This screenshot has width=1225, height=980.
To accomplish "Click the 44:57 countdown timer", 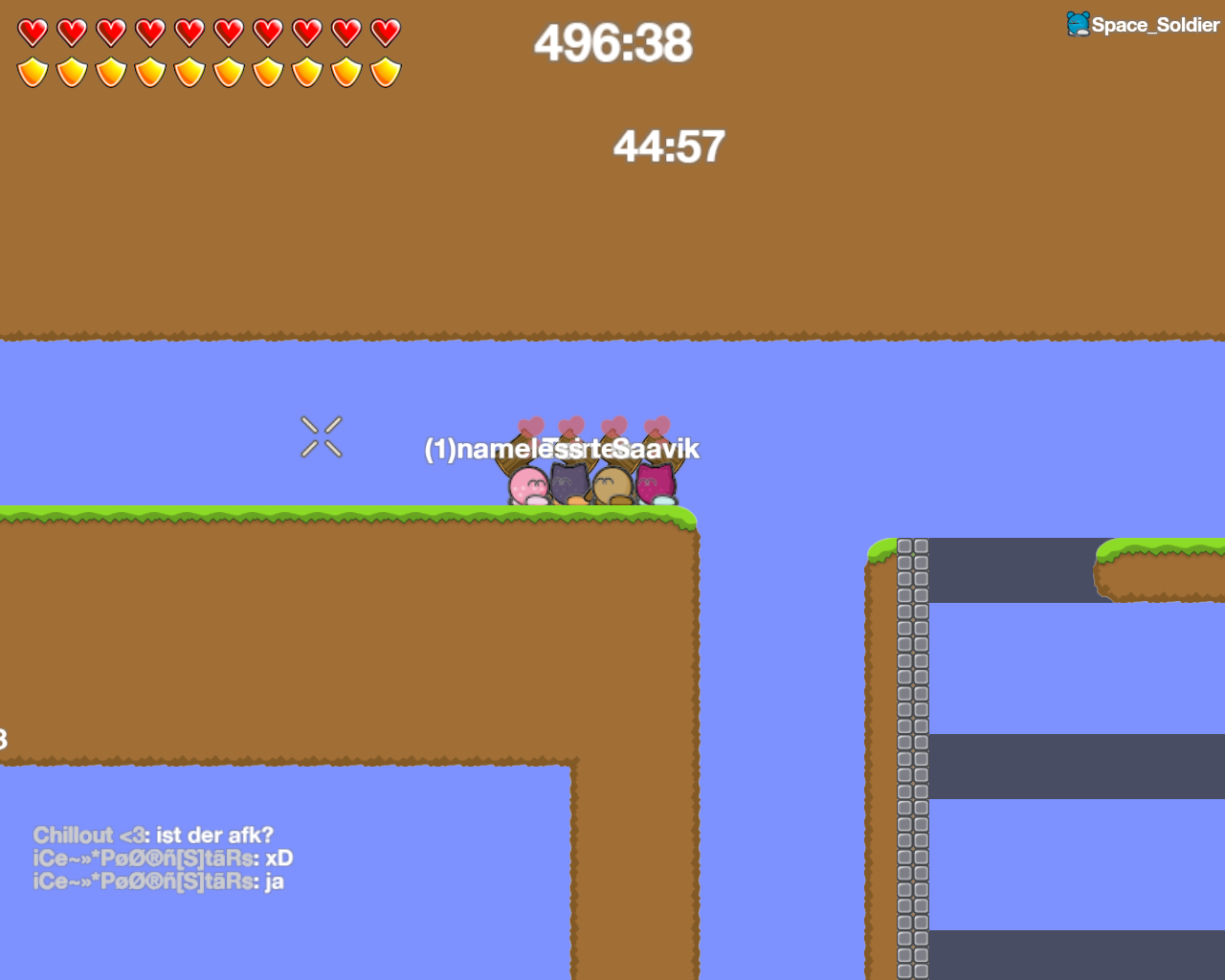I will coord(667,146).
